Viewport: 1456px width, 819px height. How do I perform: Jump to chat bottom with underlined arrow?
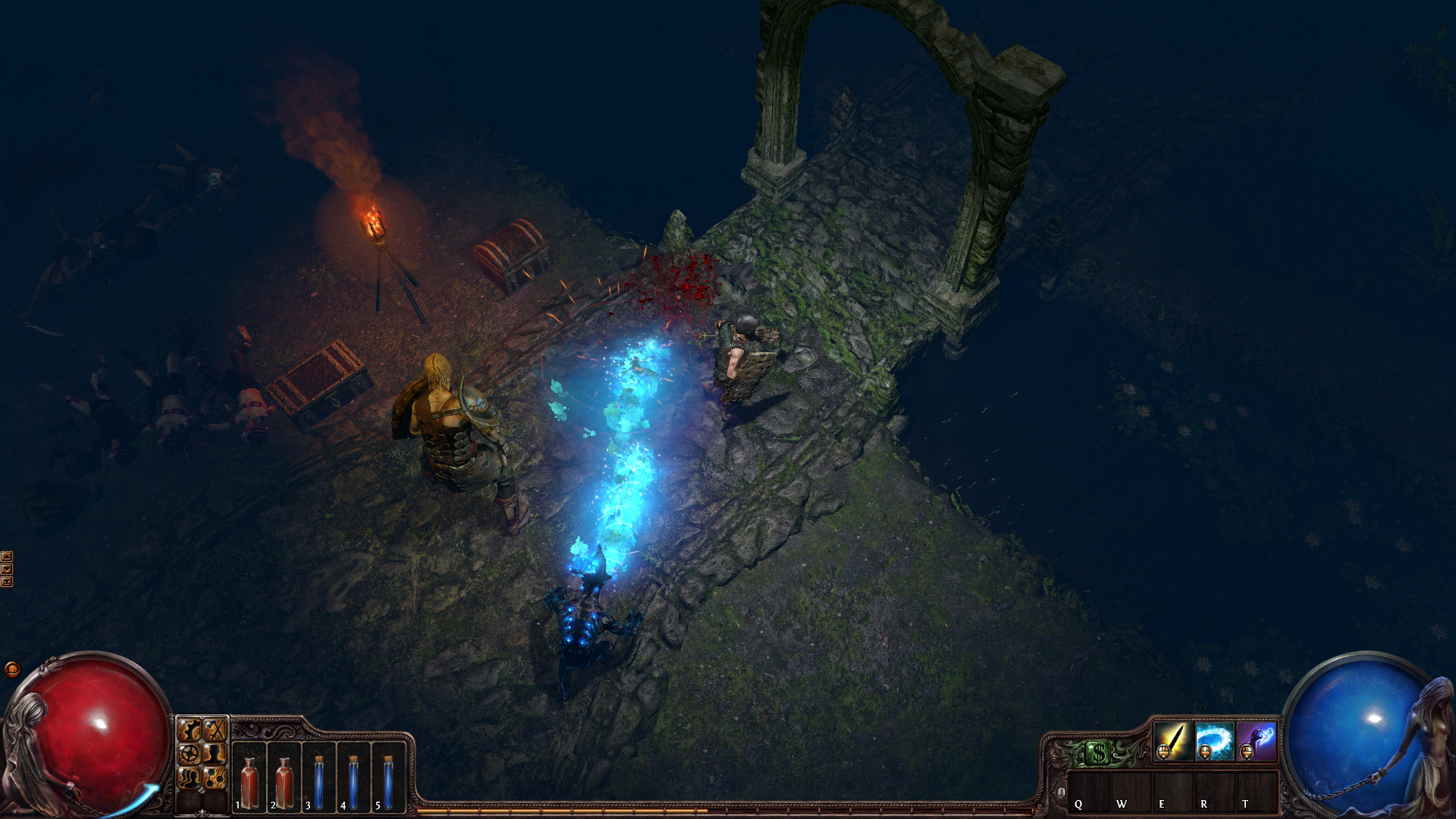click(7, 582)
